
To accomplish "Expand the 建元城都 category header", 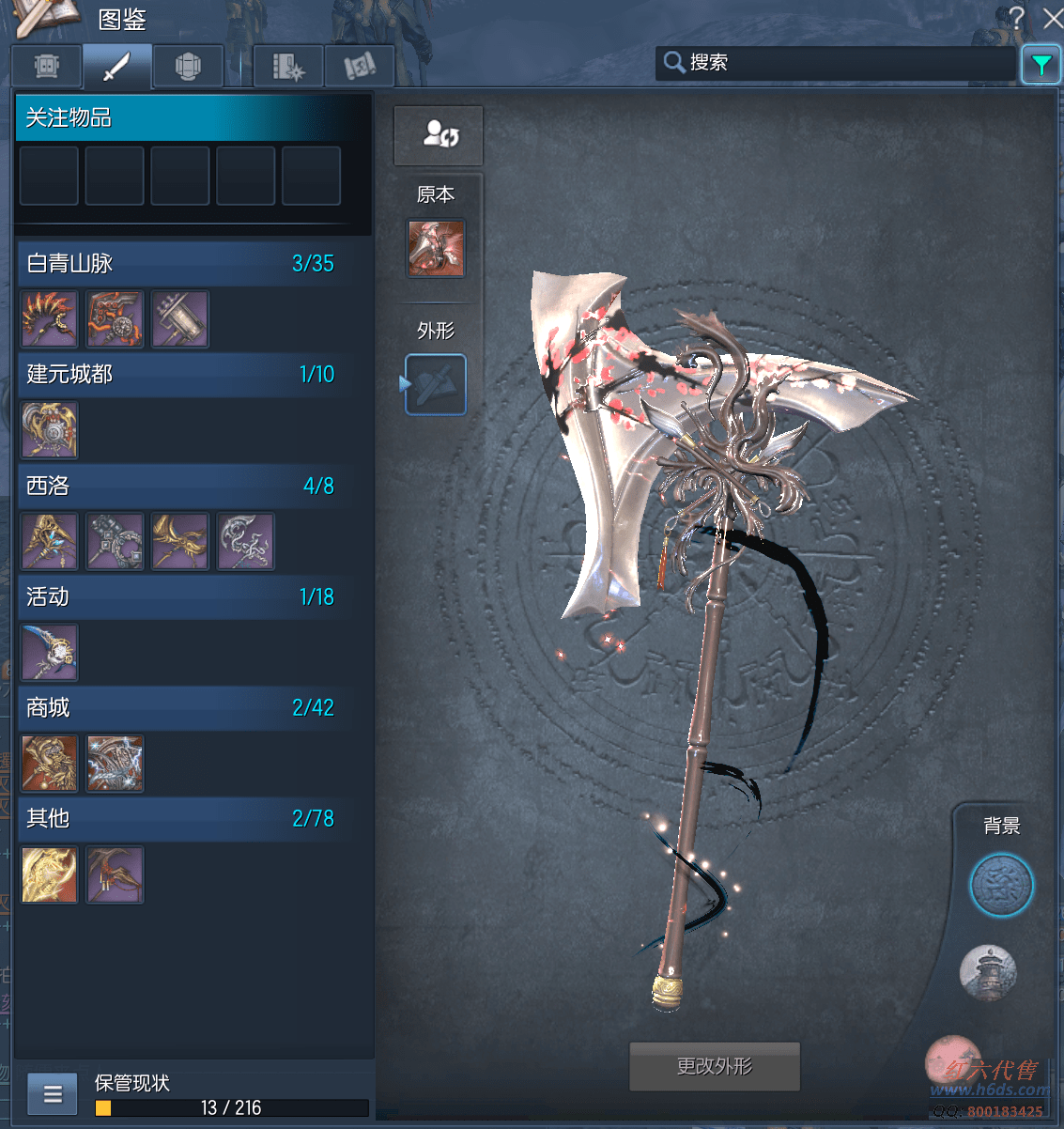I will 178,374.
